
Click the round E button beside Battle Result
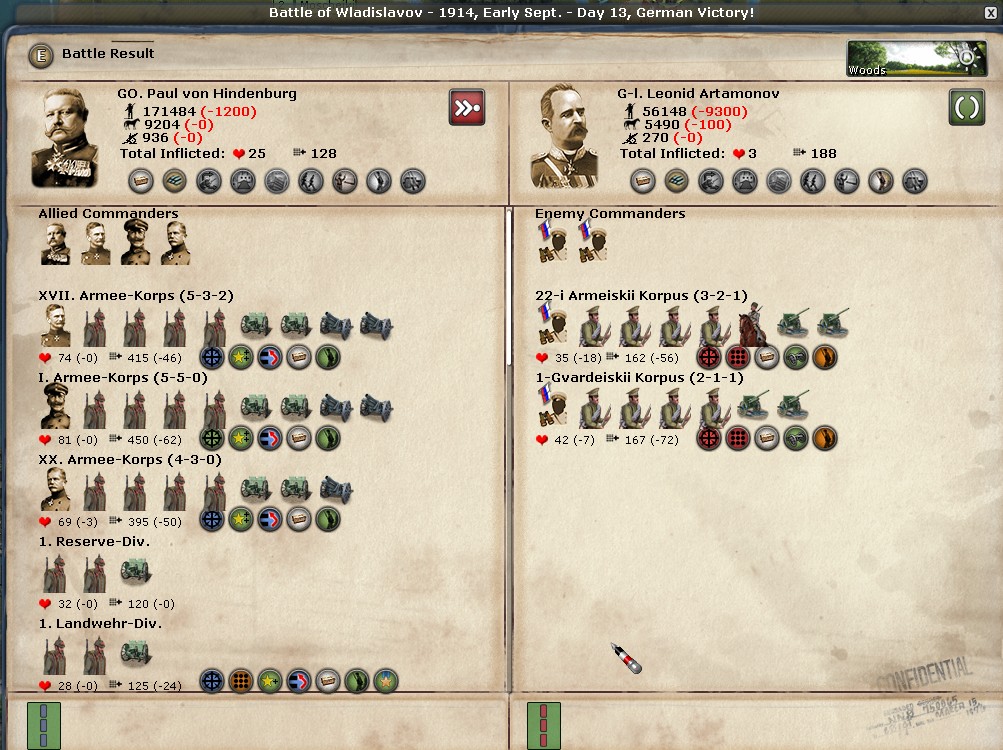[x=40, y=55]
